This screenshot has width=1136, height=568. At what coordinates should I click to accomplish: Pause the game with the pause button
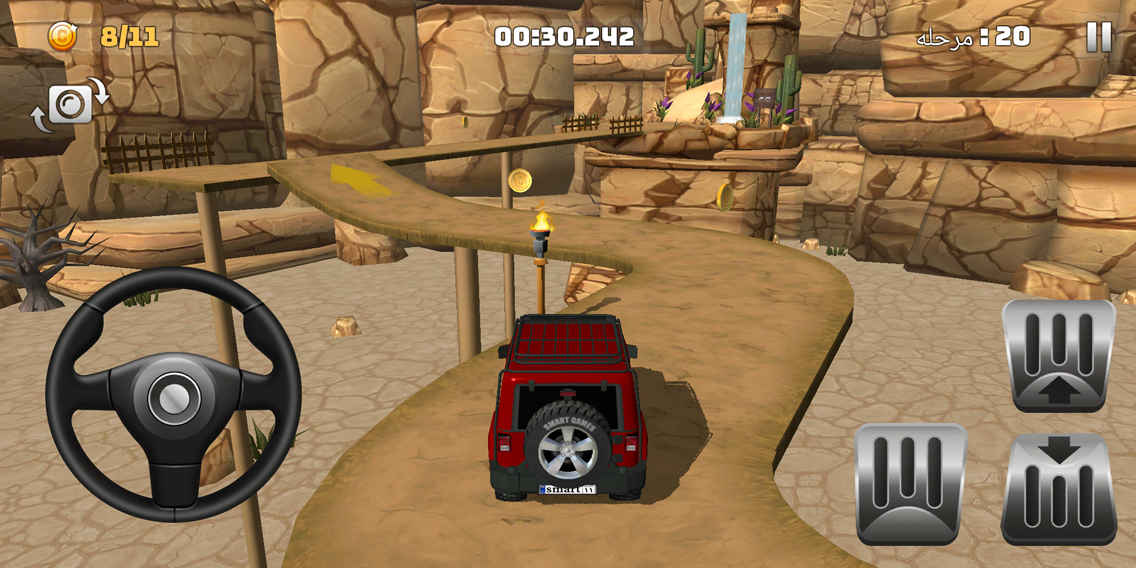[1098, 38]
